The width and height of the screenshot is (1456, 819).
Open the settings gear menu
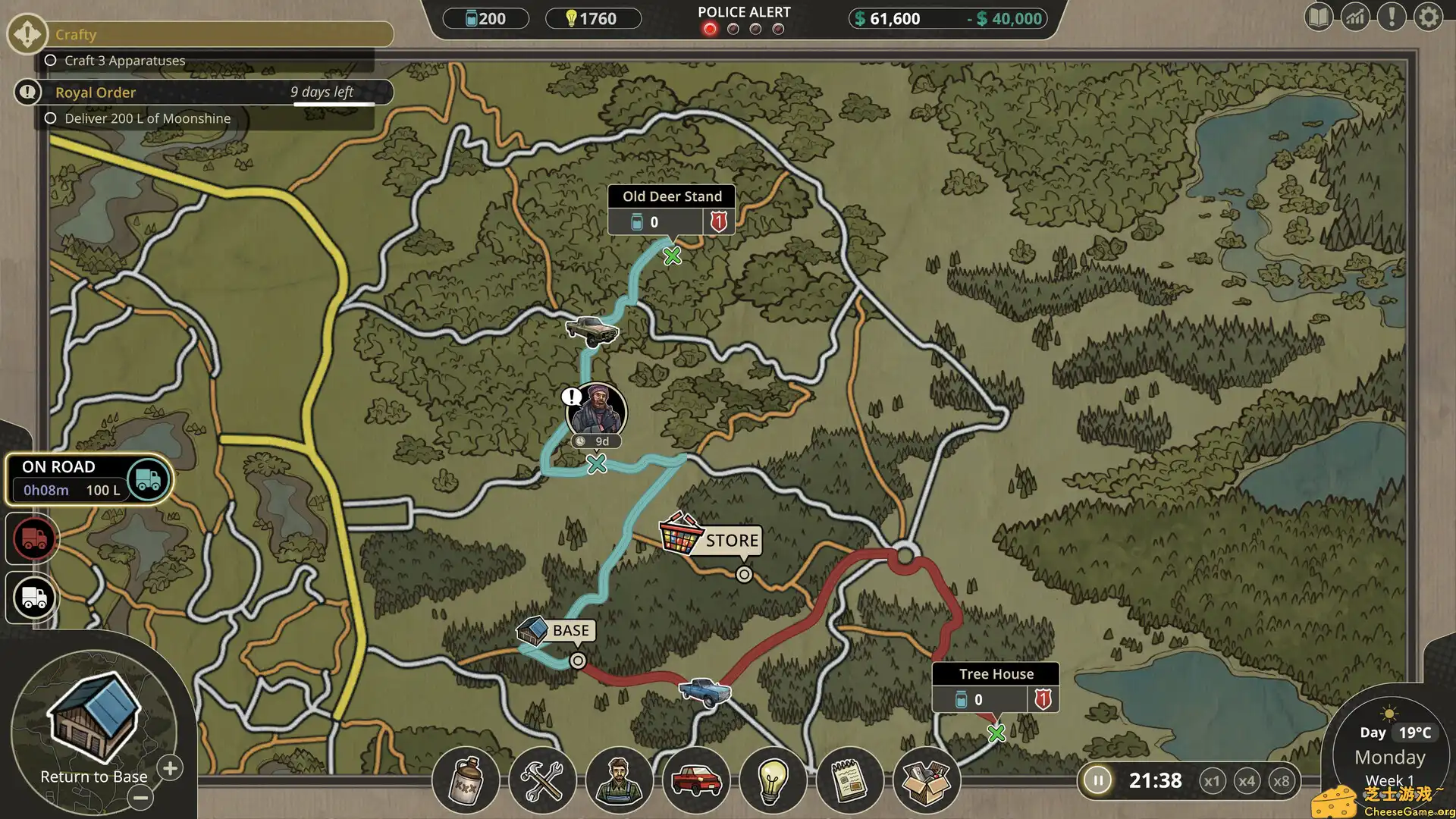click(1428, 17)
